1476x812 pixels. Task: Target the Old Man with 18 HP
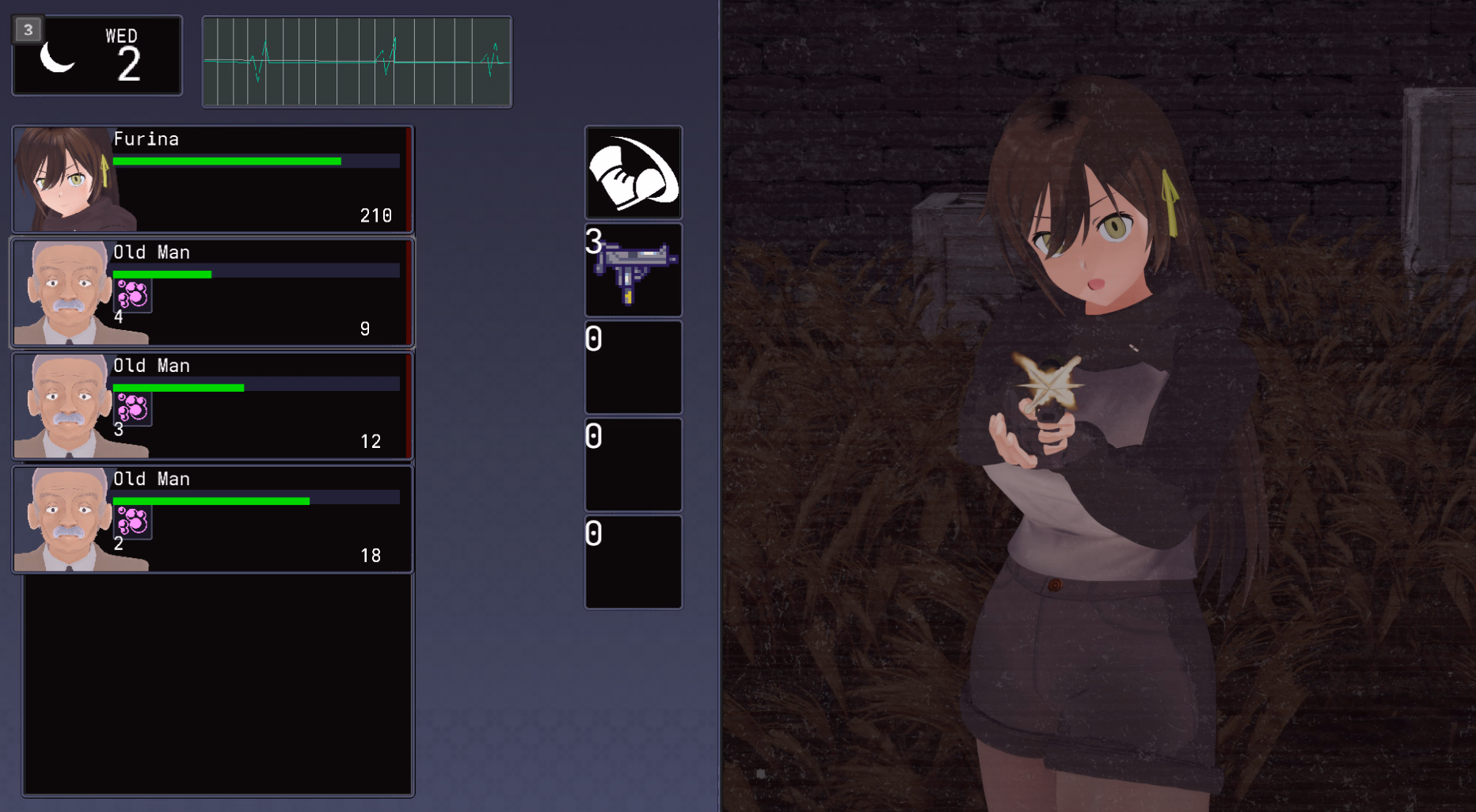[212, 519]
